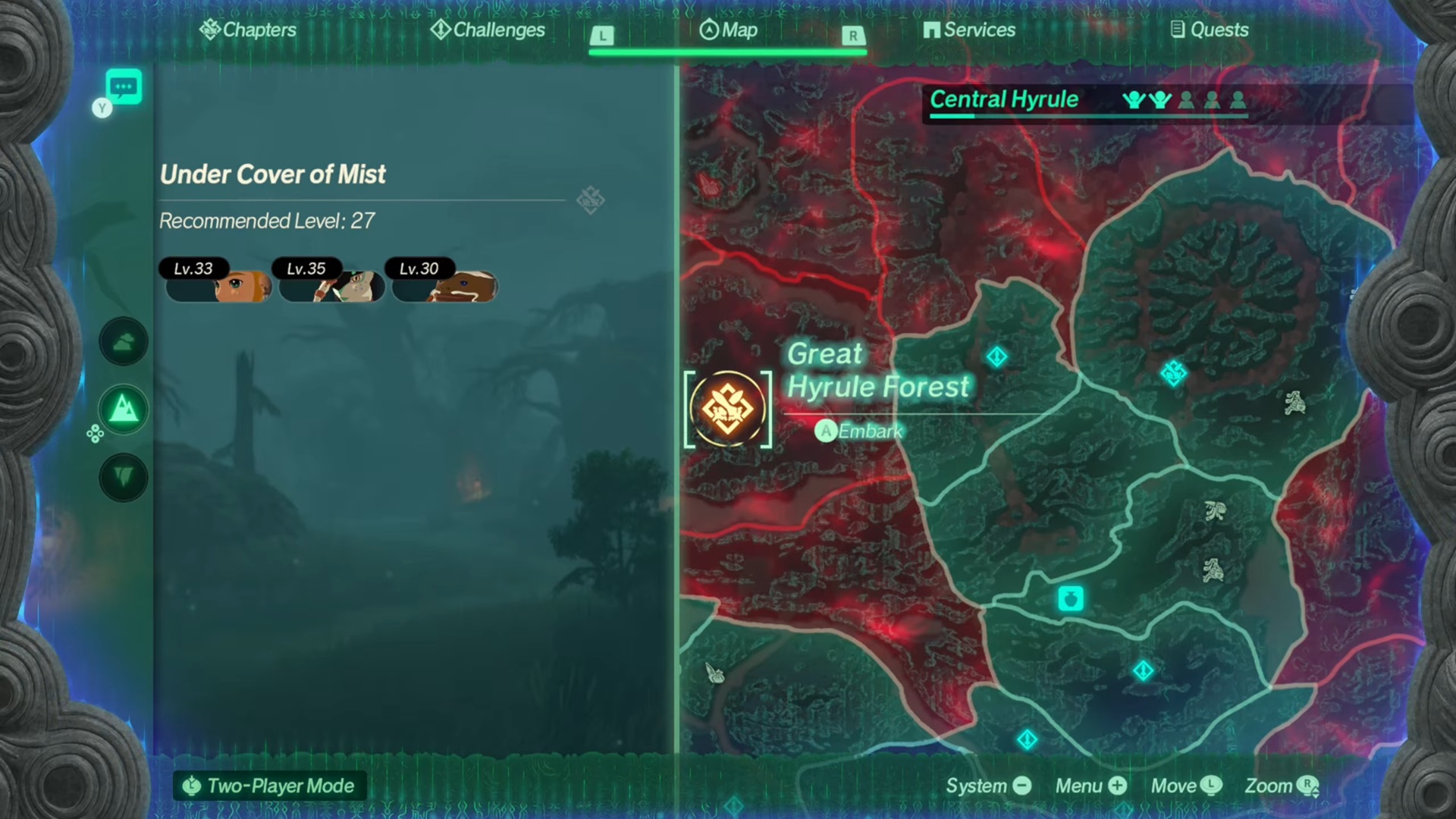Viewport: 1456px width, 819px height.
Task: Select the apple marker on the map
Action: coord(1071,599)
